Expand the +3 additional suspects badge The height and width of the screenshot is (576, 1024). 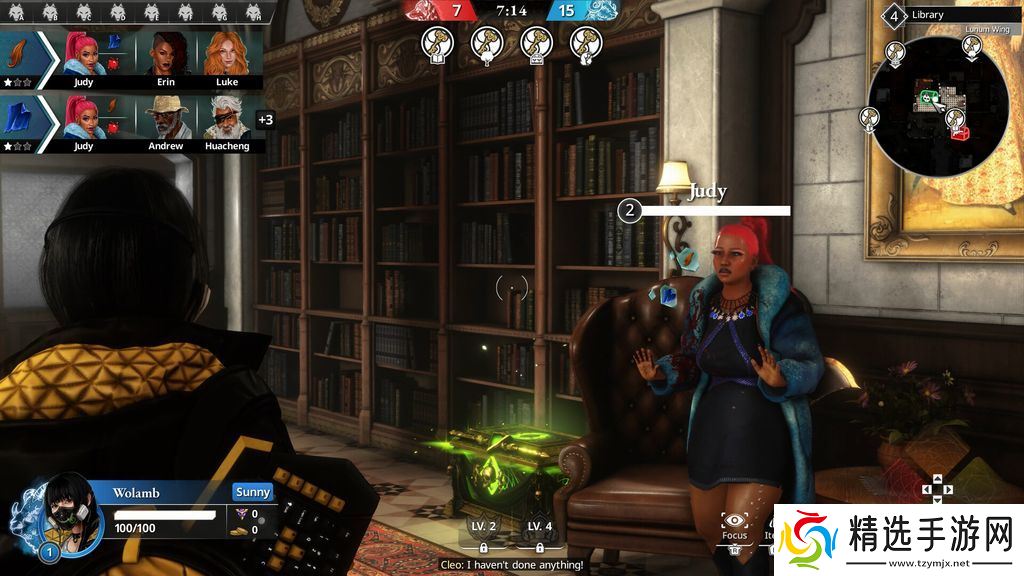point(265,120)
